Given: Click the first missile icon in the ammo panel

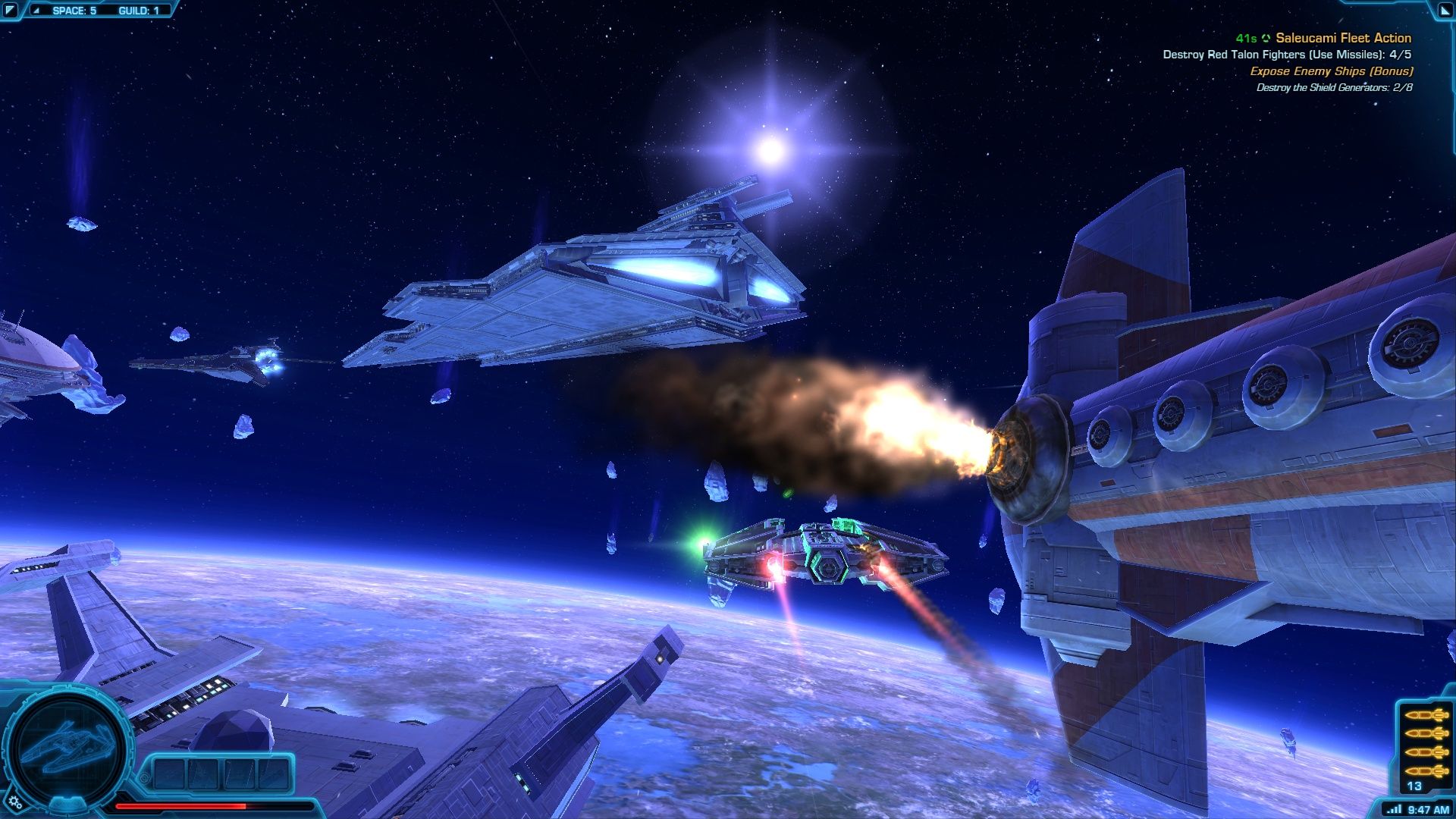Looking at the screenshot, I should pos(1425,716).
